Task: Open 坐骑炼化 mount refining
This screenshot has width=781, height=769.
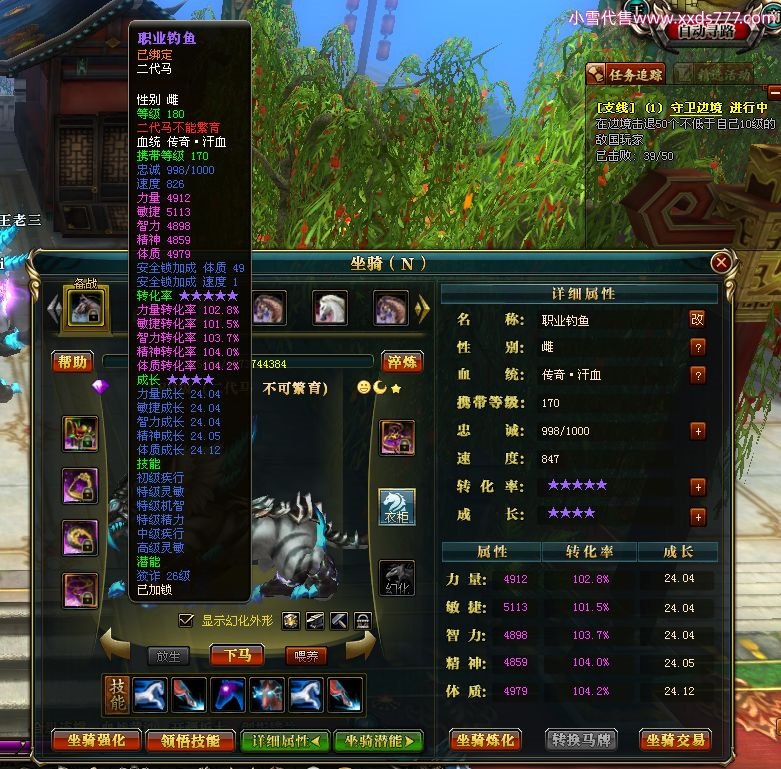Action: click(486, 740)
